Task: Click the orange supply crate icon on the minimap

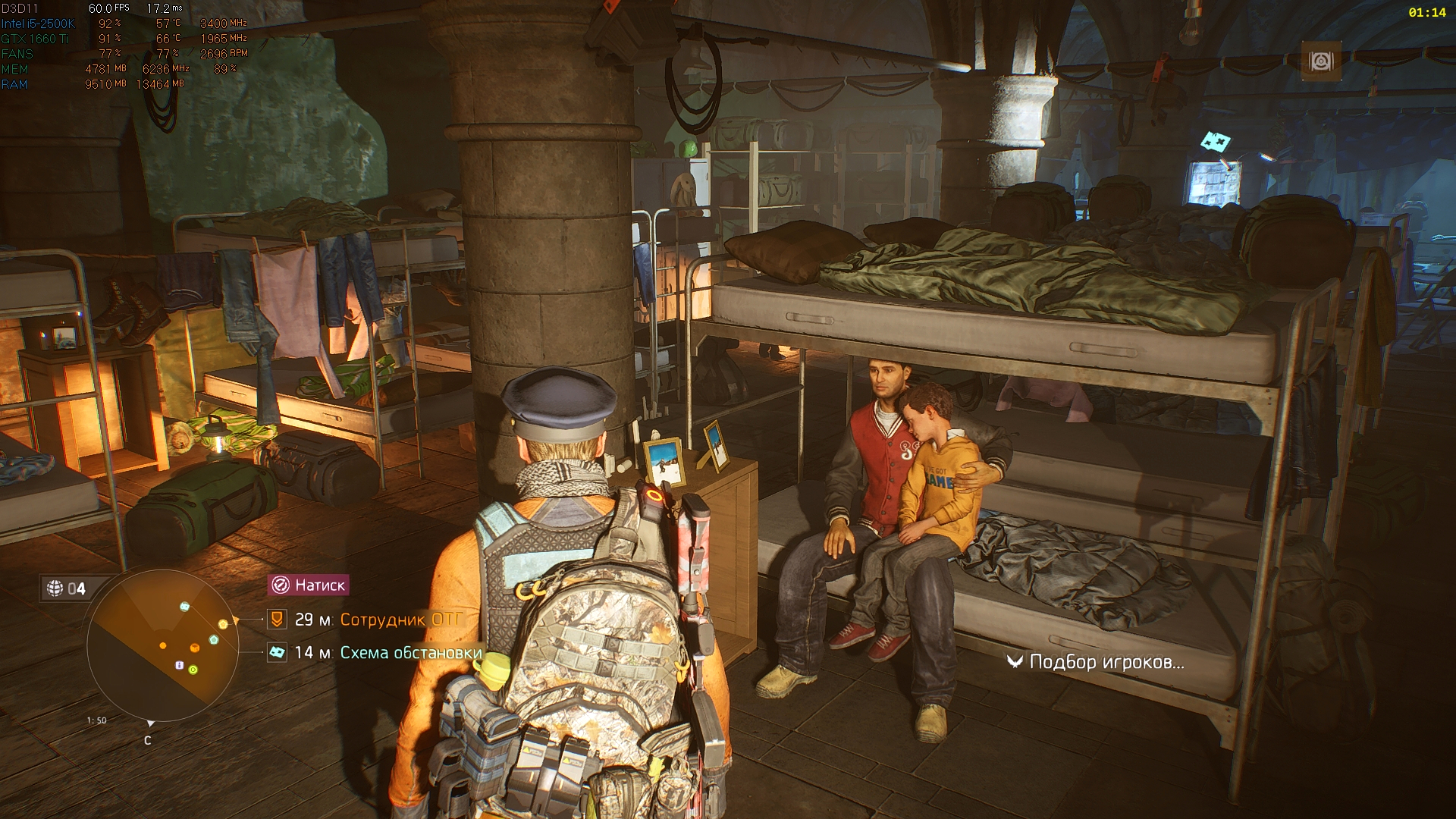Action: (x=194, y=648)
